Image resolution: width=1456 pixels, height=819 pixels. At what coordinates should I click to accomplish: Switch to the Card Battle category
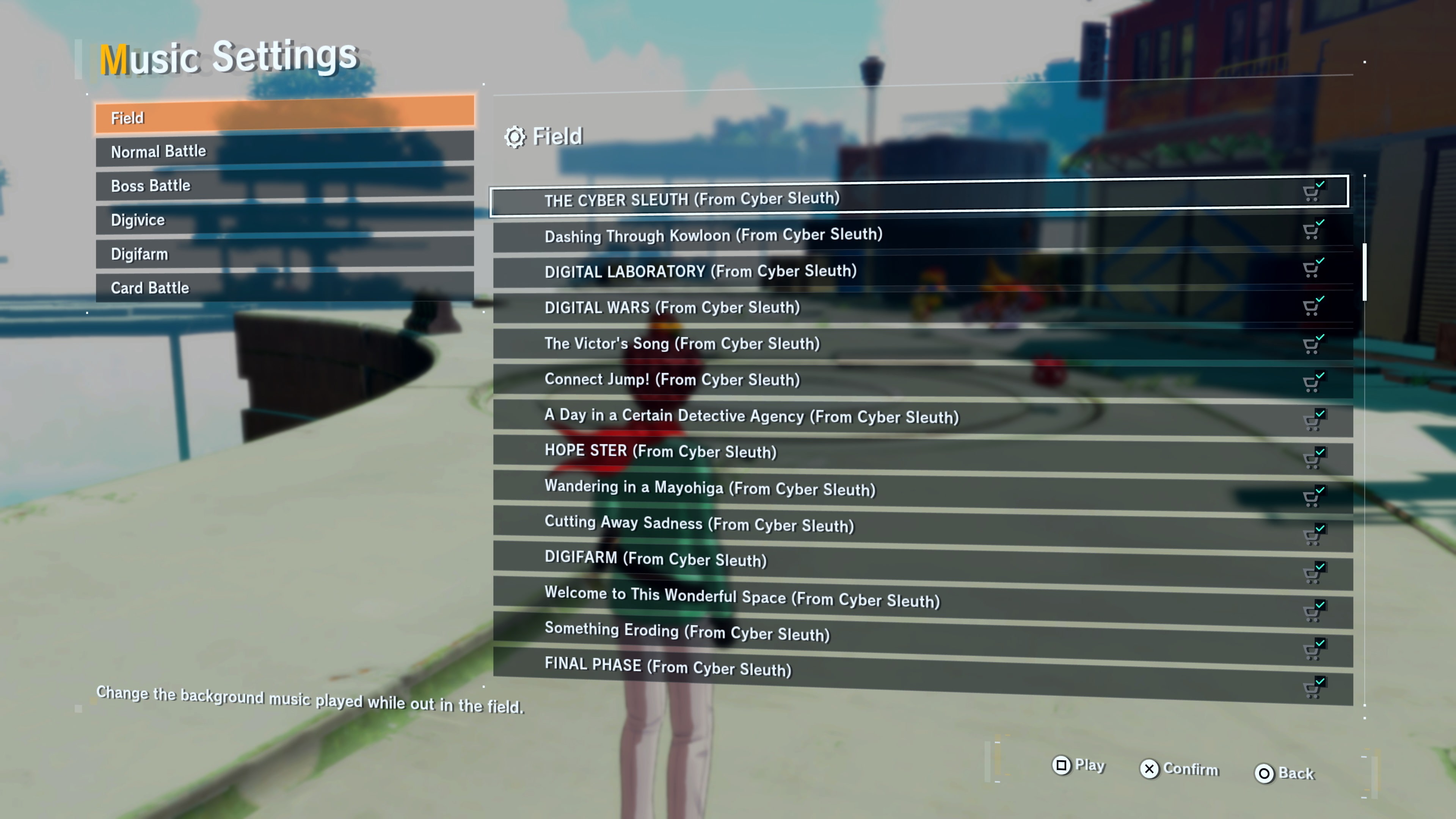coord(282,287)
